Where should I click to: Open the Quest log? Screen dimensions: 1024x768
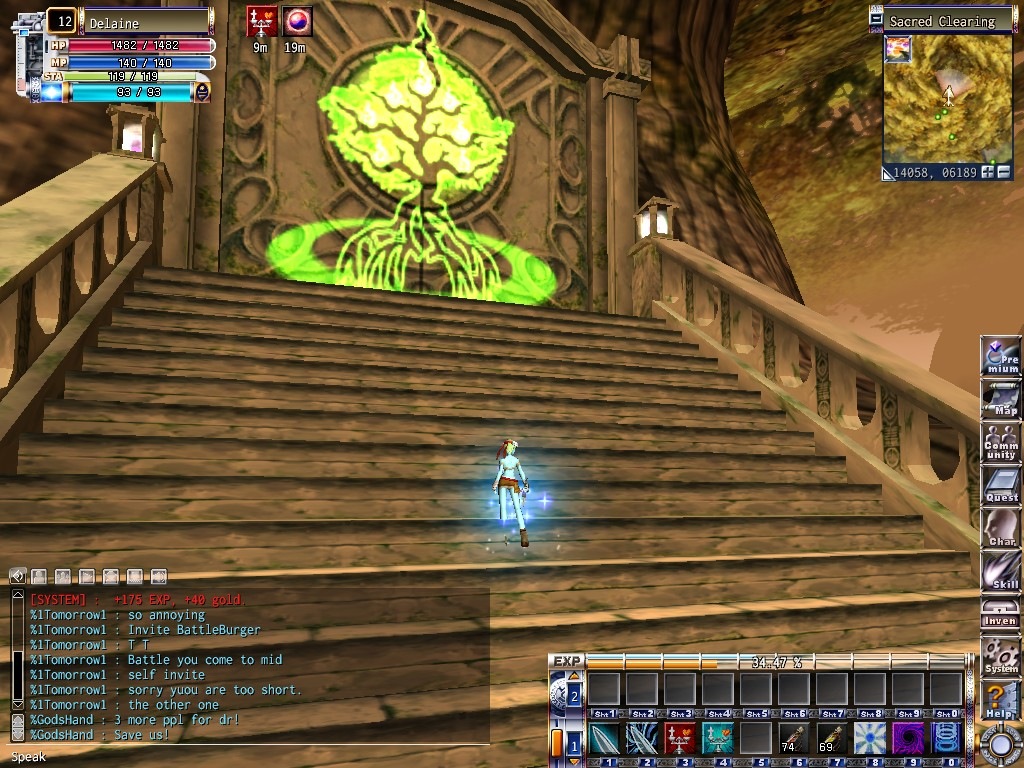1001,485
